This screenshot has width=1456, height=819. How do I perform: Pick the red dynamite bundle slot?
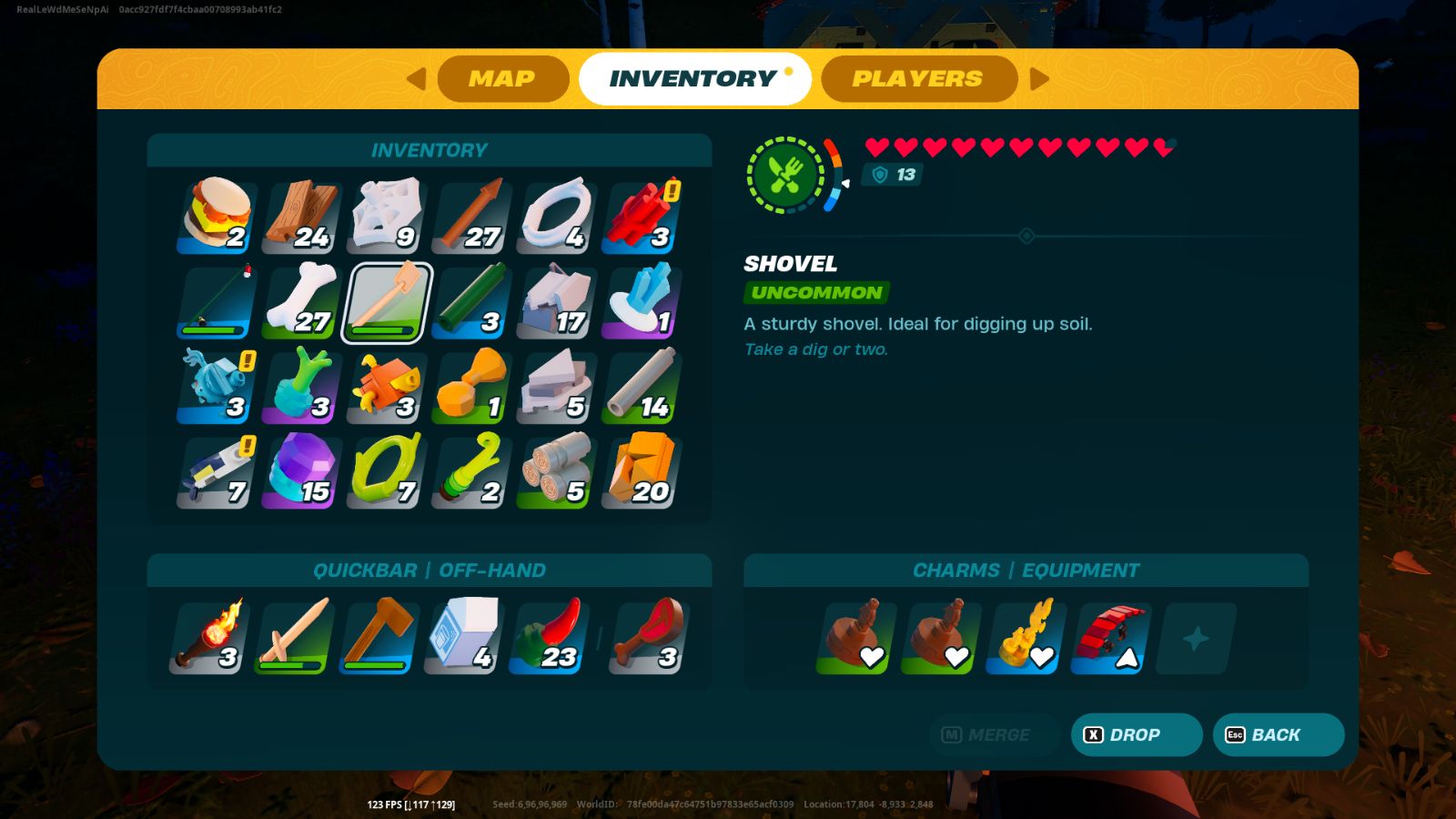point(642,217)
